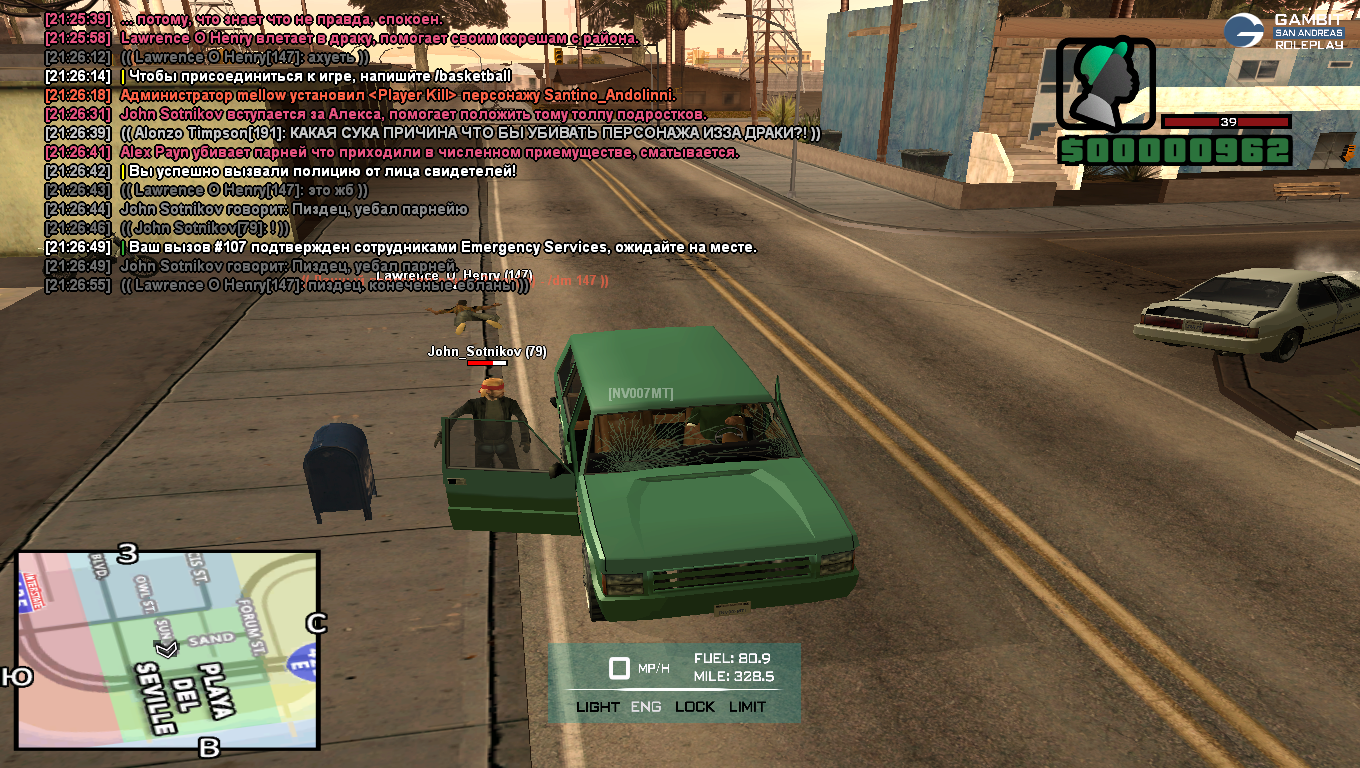1360x768 pixels.
Task: Click the Playa del Seville minimap
Action: pyautogui.click(x=167, y=651)
